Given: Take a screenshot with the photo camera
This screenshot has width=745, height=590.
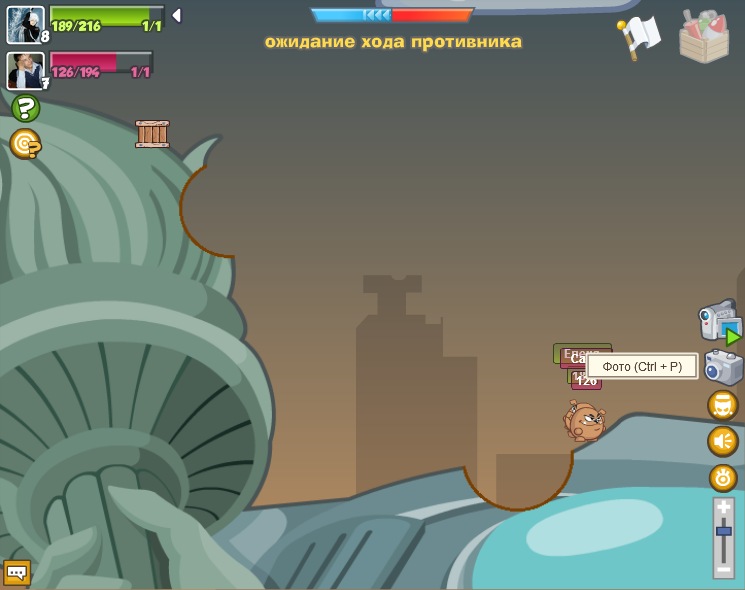Looking at the screenshot, I should pyautogui.click(x=723, y=367).
